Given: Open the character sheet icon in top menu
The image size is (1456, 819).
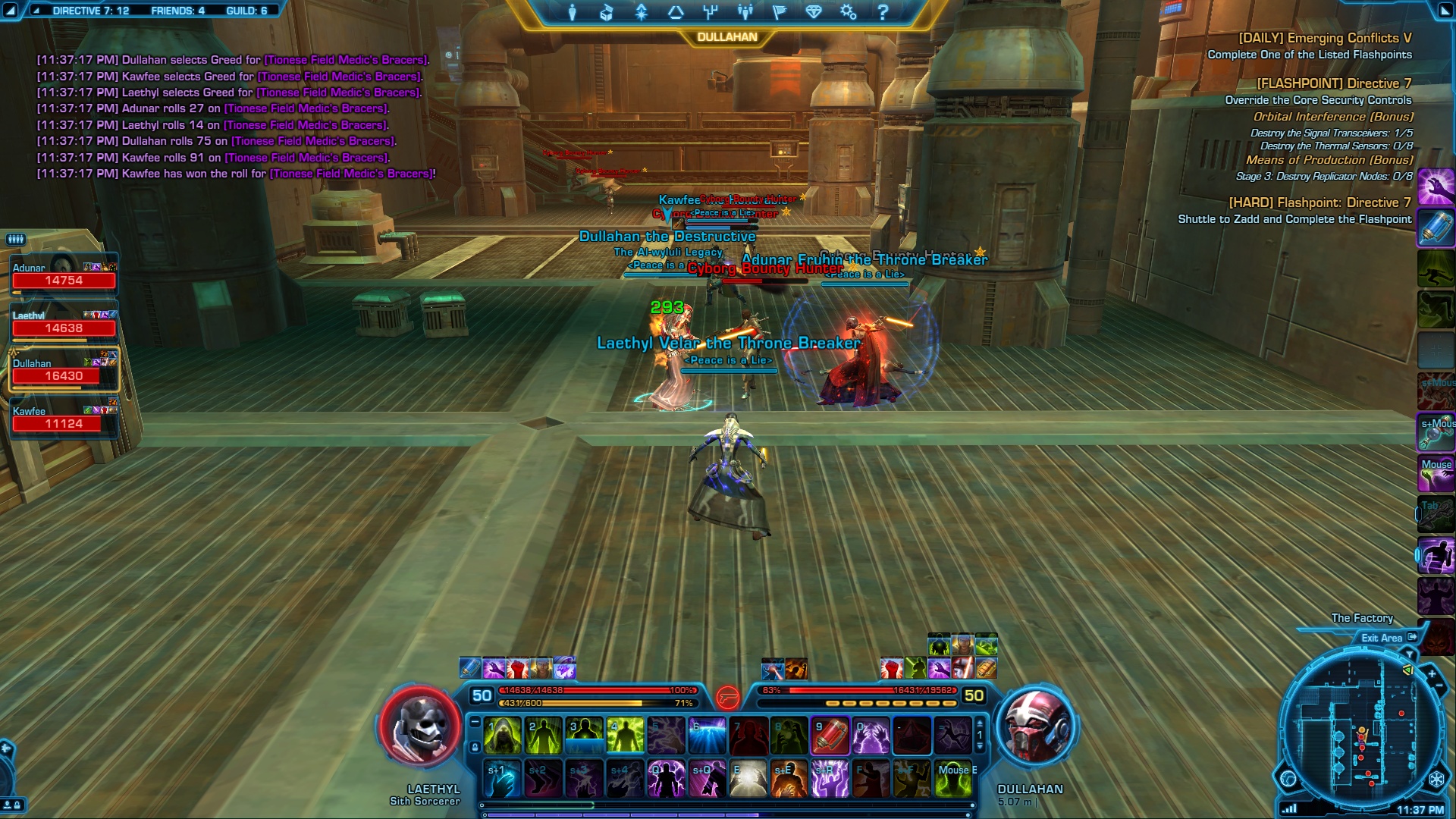Looking at the screenshot, I should [573, 12].
